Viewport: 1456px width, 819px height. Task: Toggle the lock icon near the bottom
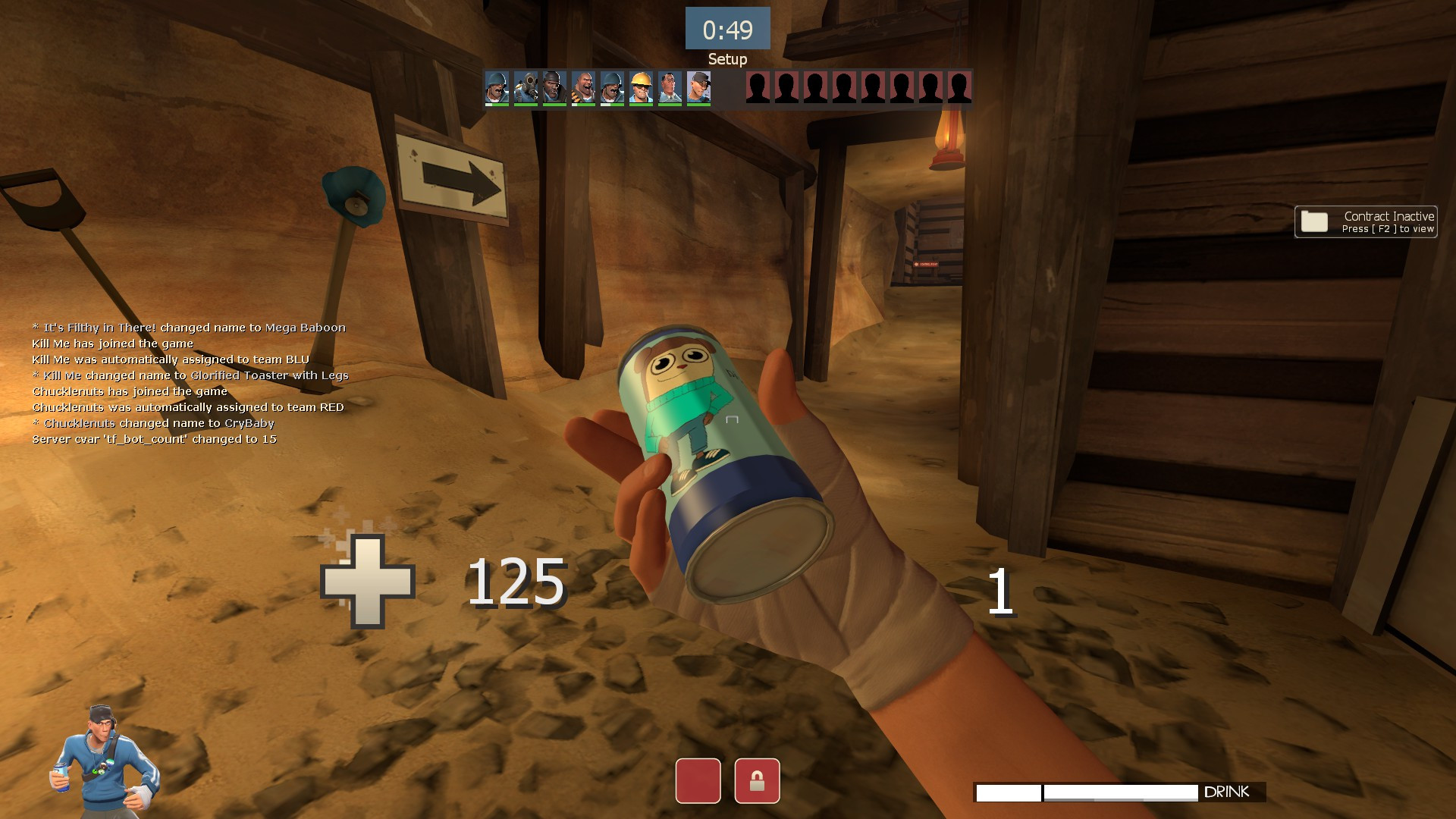(755, 780)
